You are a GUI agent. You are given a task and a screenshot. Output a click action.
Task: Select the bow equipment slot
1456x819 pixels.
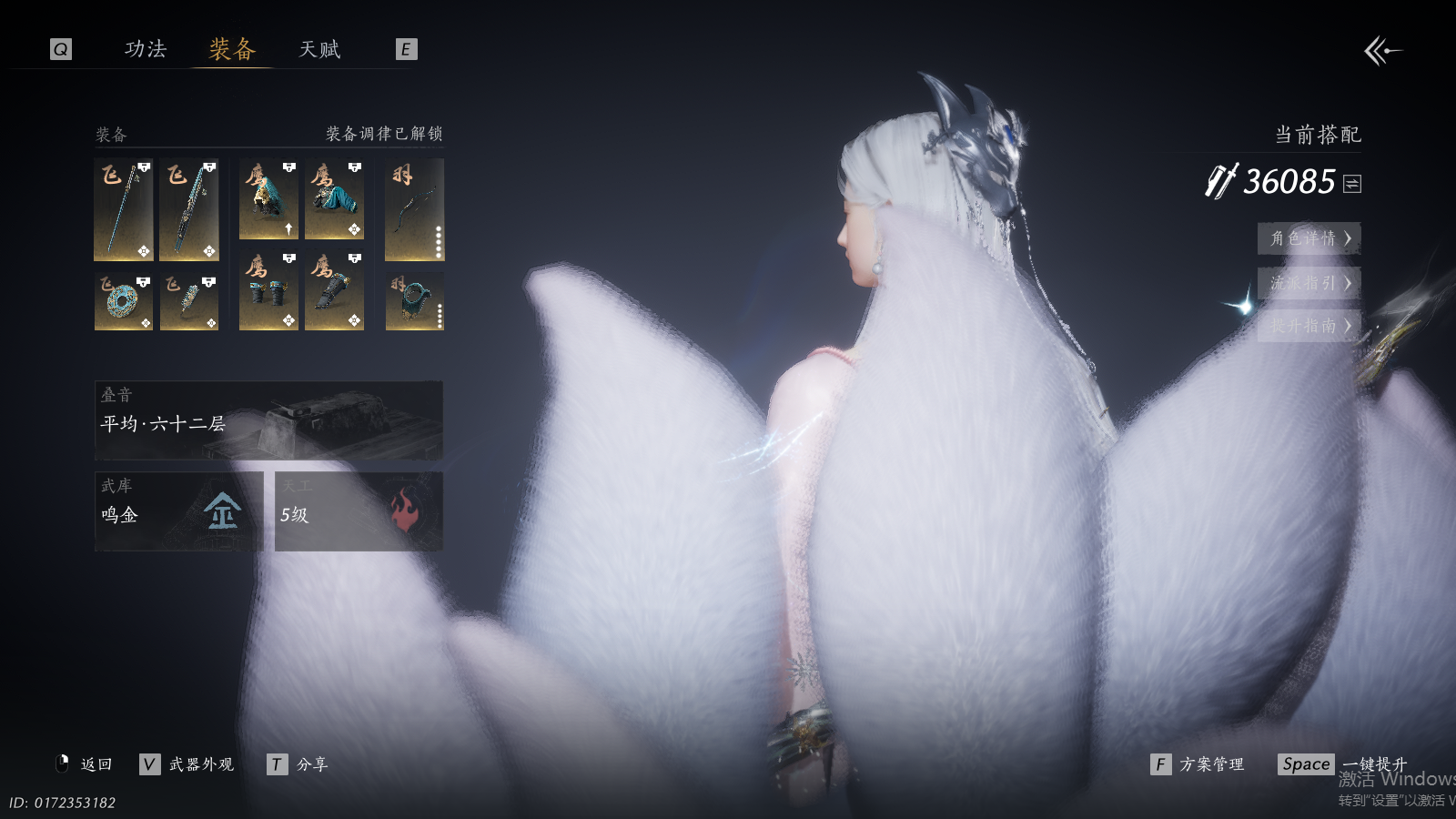[x=414, y=210]
